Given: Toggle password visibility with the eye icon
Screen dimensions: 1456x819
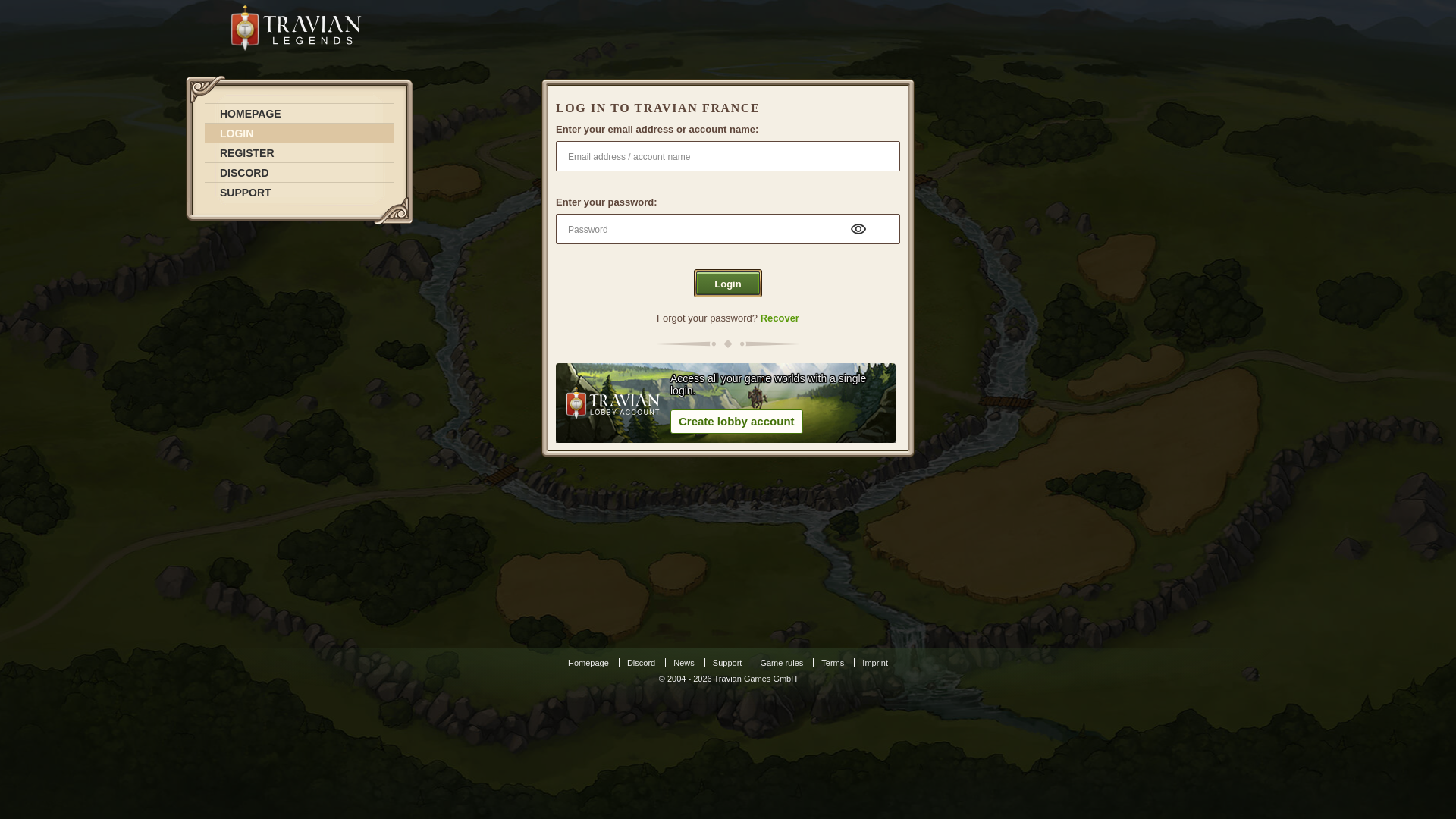Looking at the screenshot, I should (x=858, y=229).
